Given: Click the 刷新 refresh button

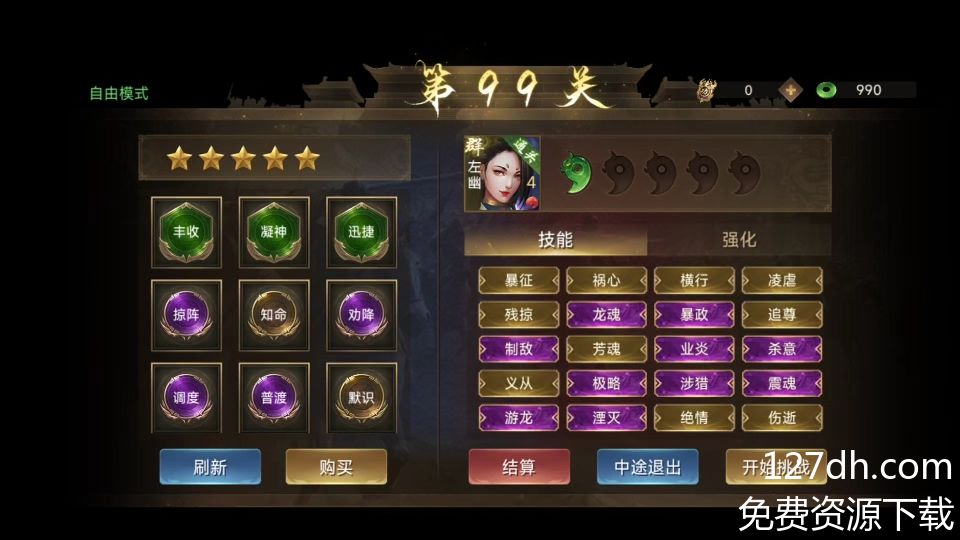Looking at the screenshot, I should tap(210, 467).
